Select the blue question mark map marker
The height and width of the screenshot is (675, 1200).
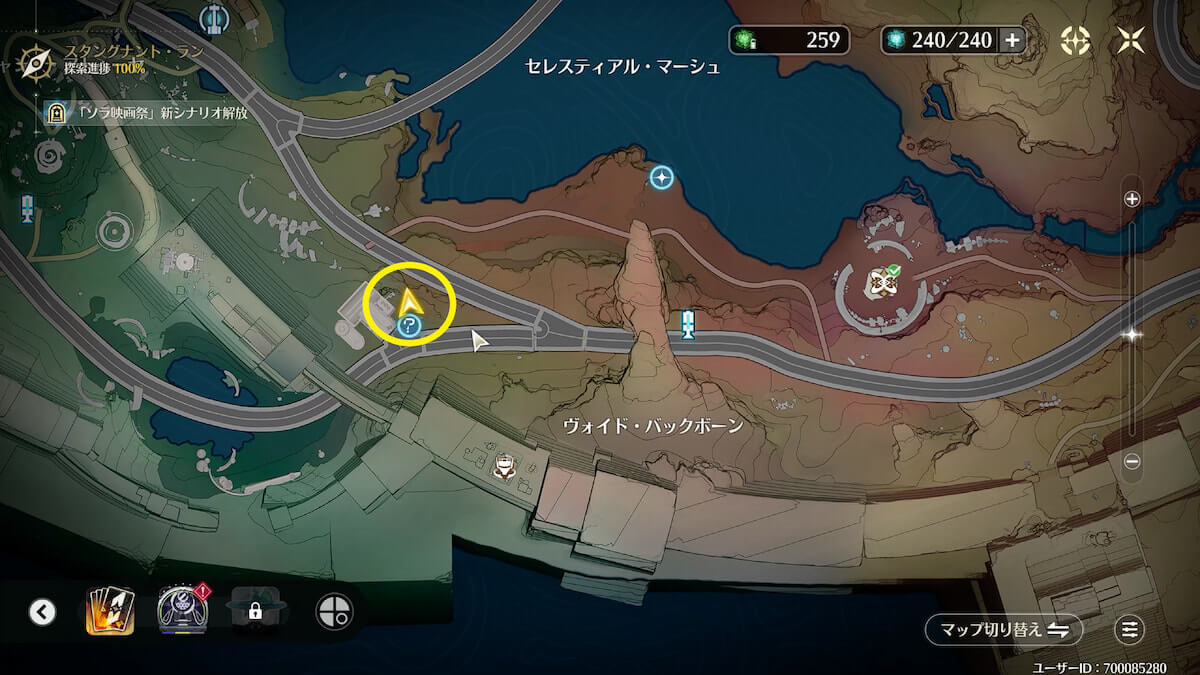point(407,325)
